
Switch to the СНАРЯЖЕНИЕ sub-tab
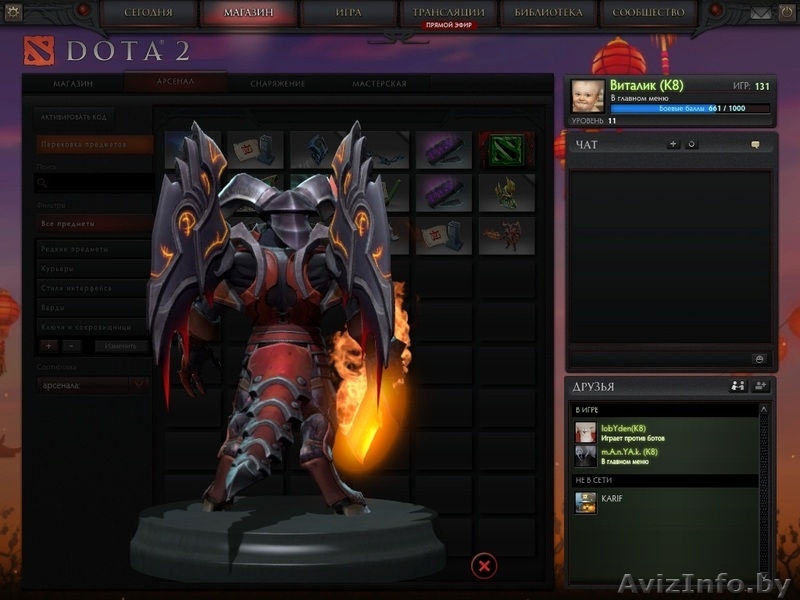coord(278,84)
